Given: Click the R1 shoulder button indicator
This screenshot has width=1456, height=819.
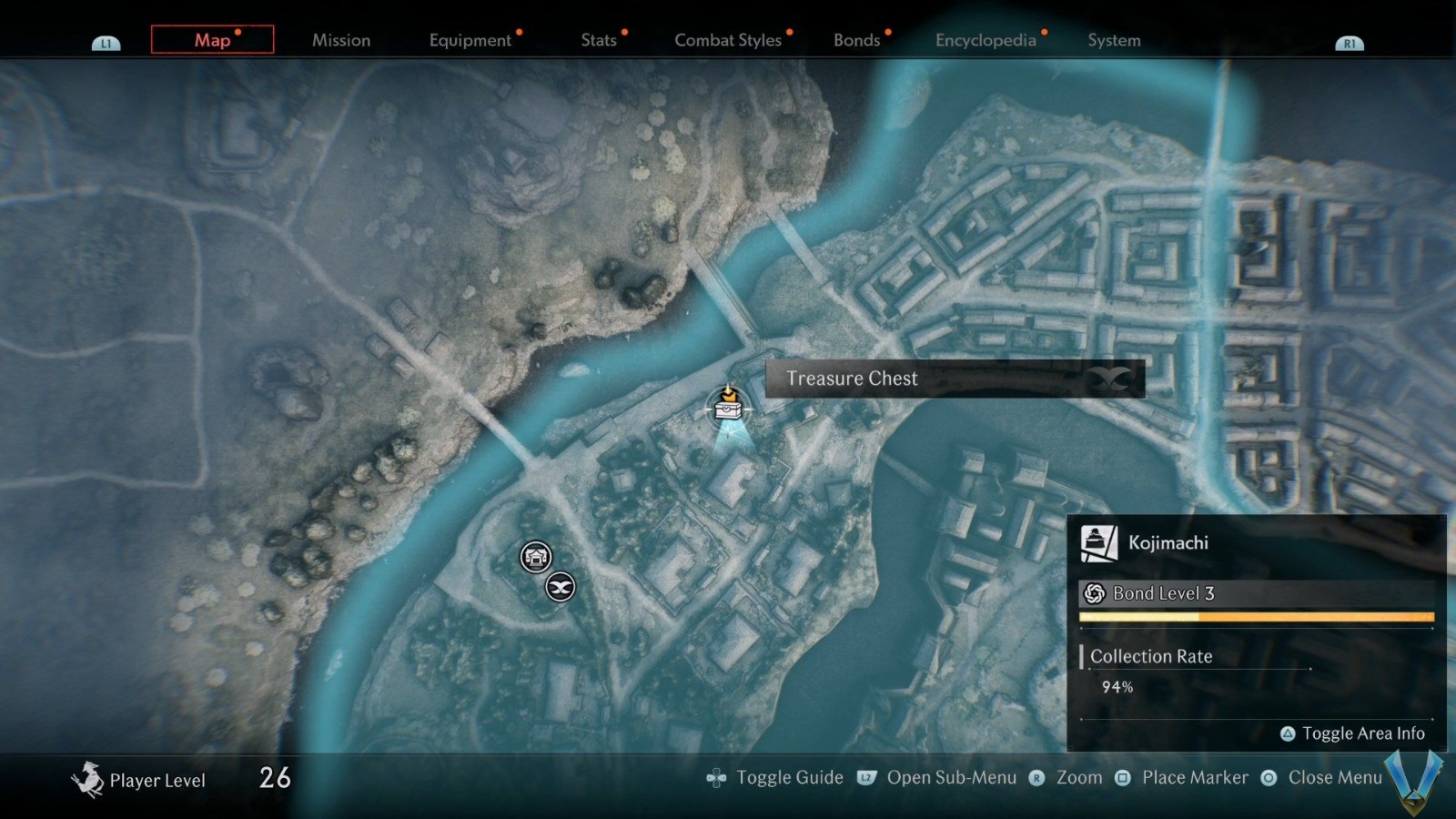Looking at the screenshot, I should pyautogui.click(x=1350, y=41).
